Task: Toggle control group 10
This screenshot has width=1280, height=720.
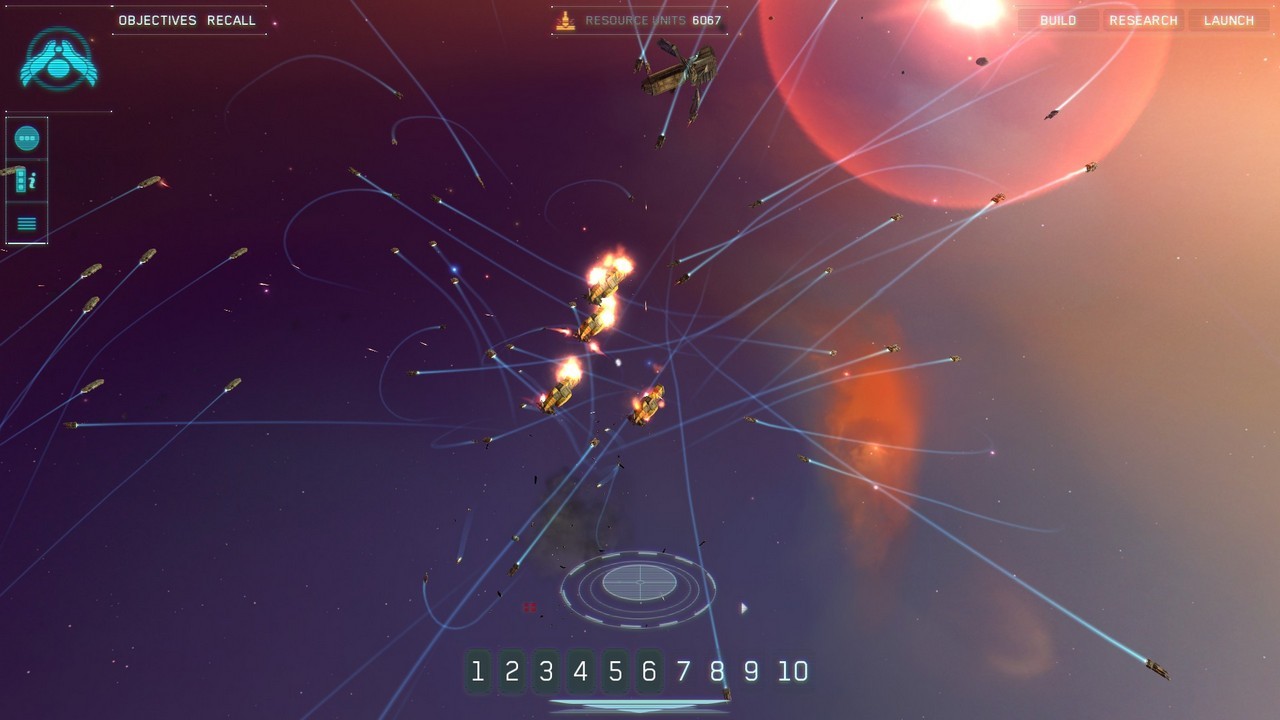Action: 794,672
